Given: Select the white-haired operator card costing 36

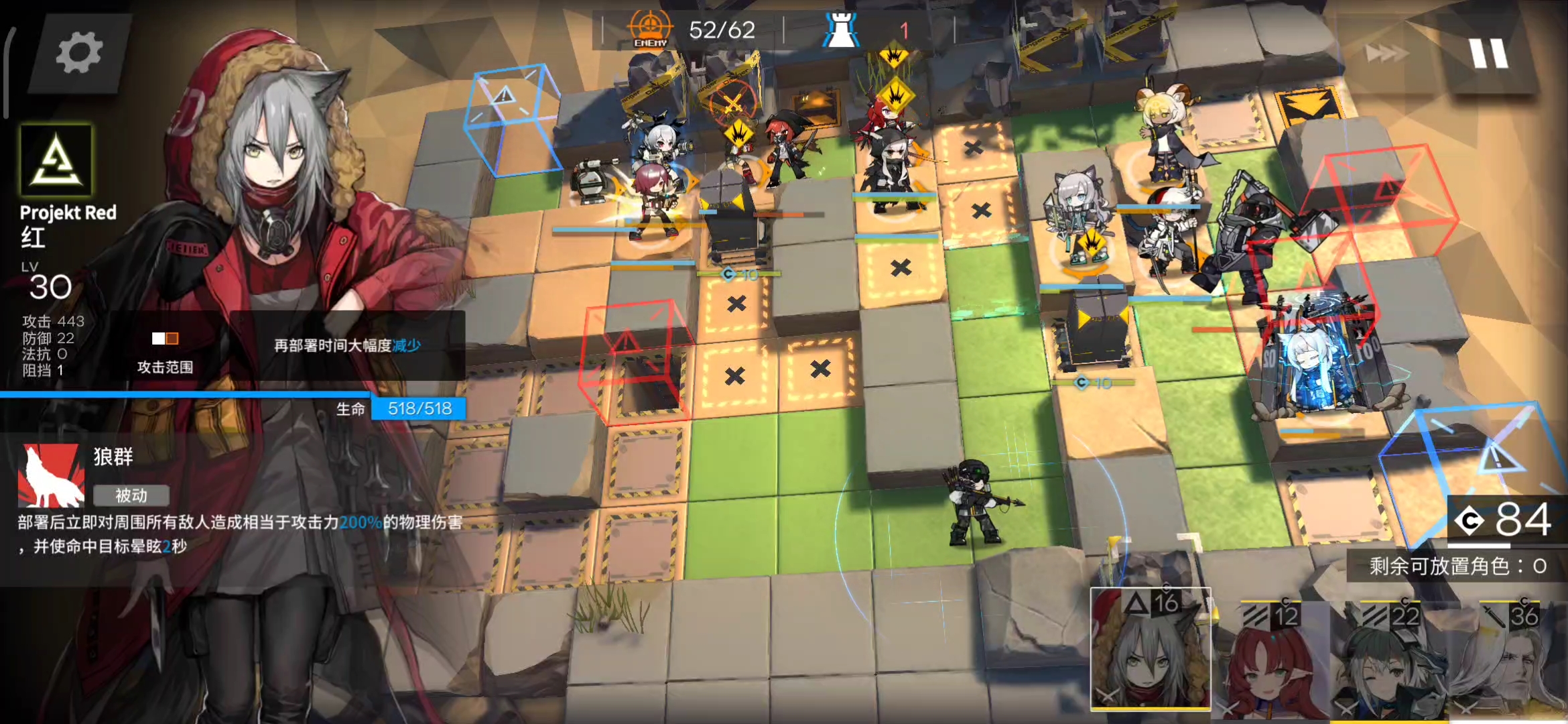Looking at the screenshot, I should click(x=1508, y=660).
